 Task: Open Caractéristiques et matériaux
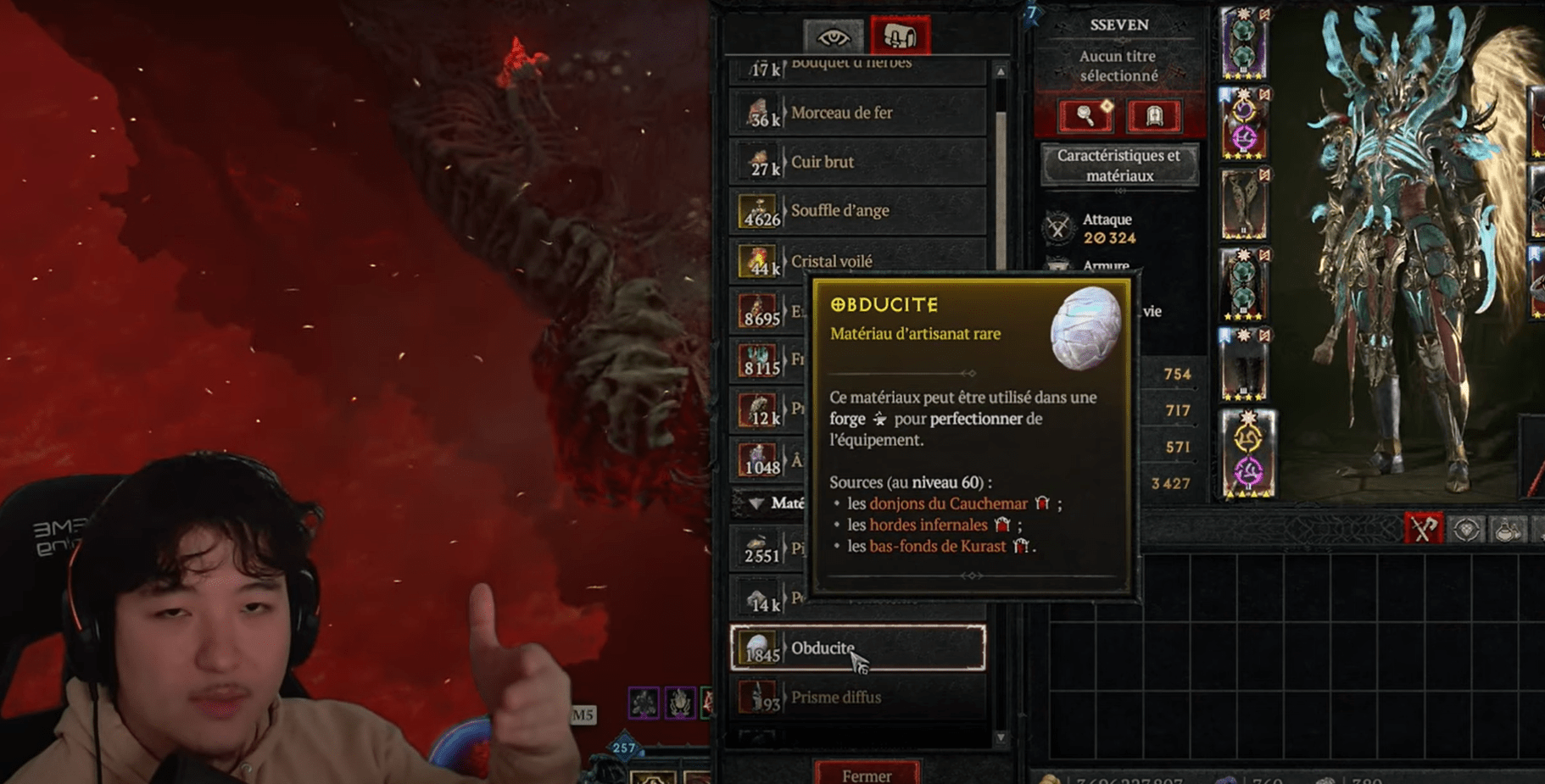1118,165
